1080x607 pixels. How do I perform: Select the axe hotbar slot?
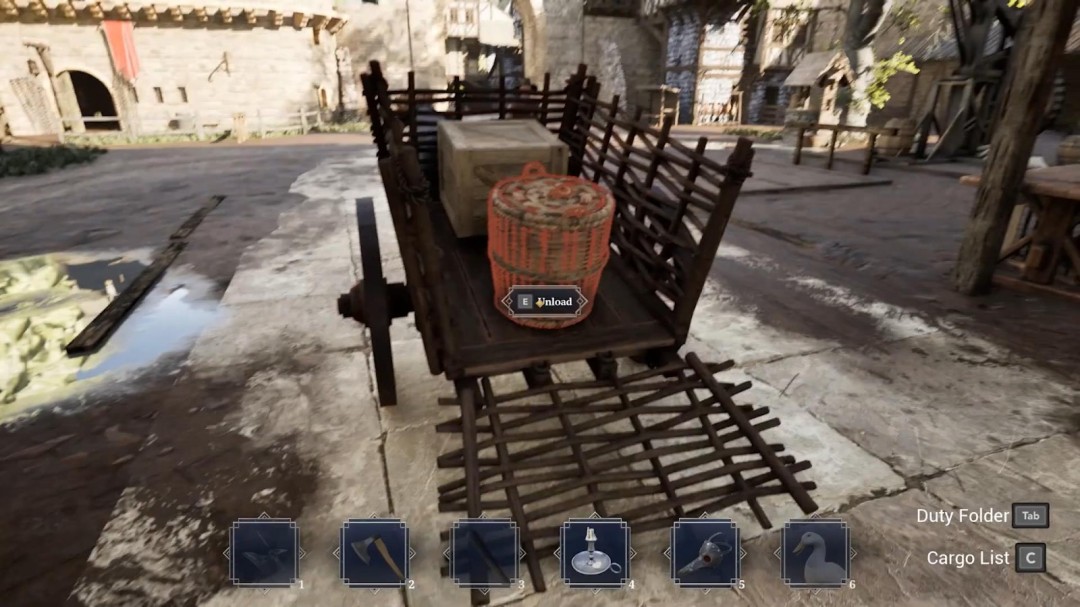click(375, 553)
